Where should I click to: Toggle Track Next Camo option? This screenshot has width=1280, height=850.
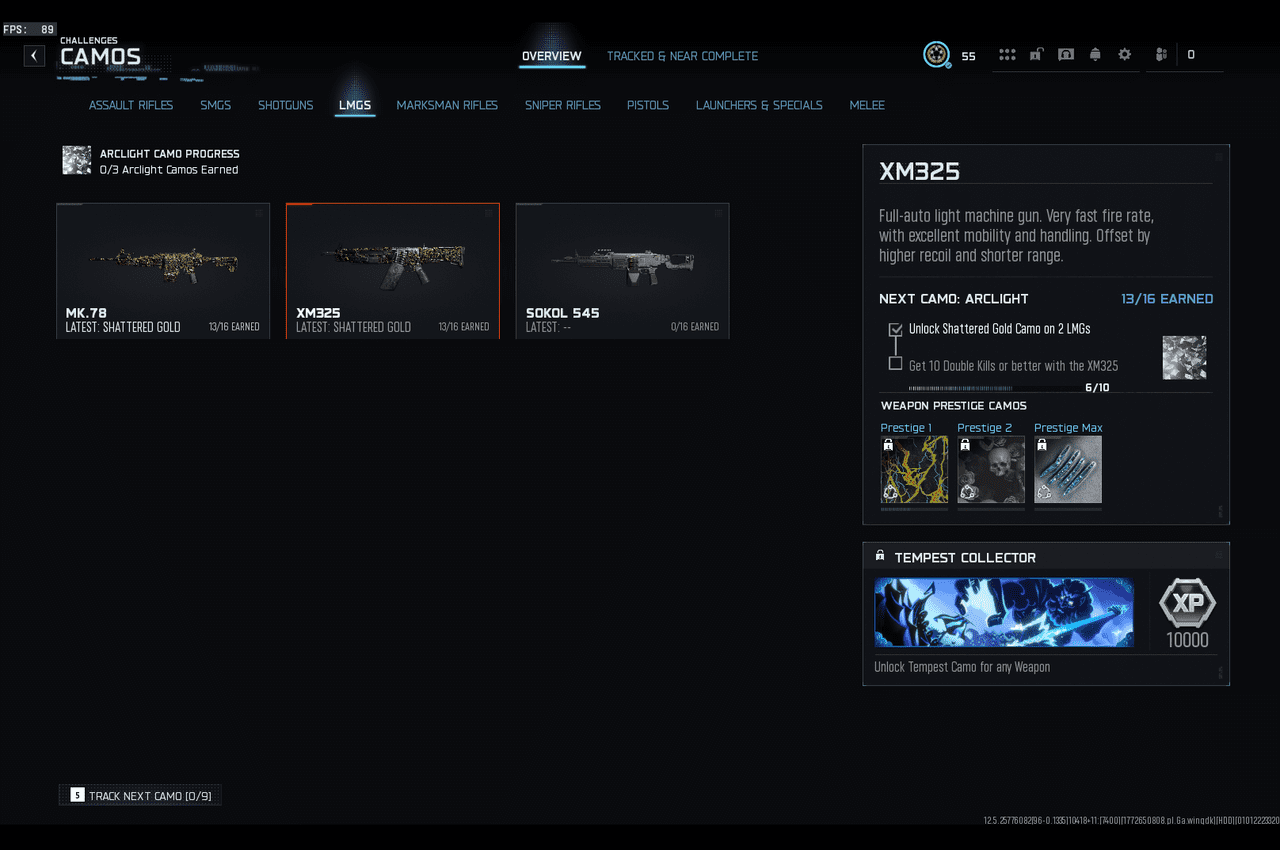point(139,794)
